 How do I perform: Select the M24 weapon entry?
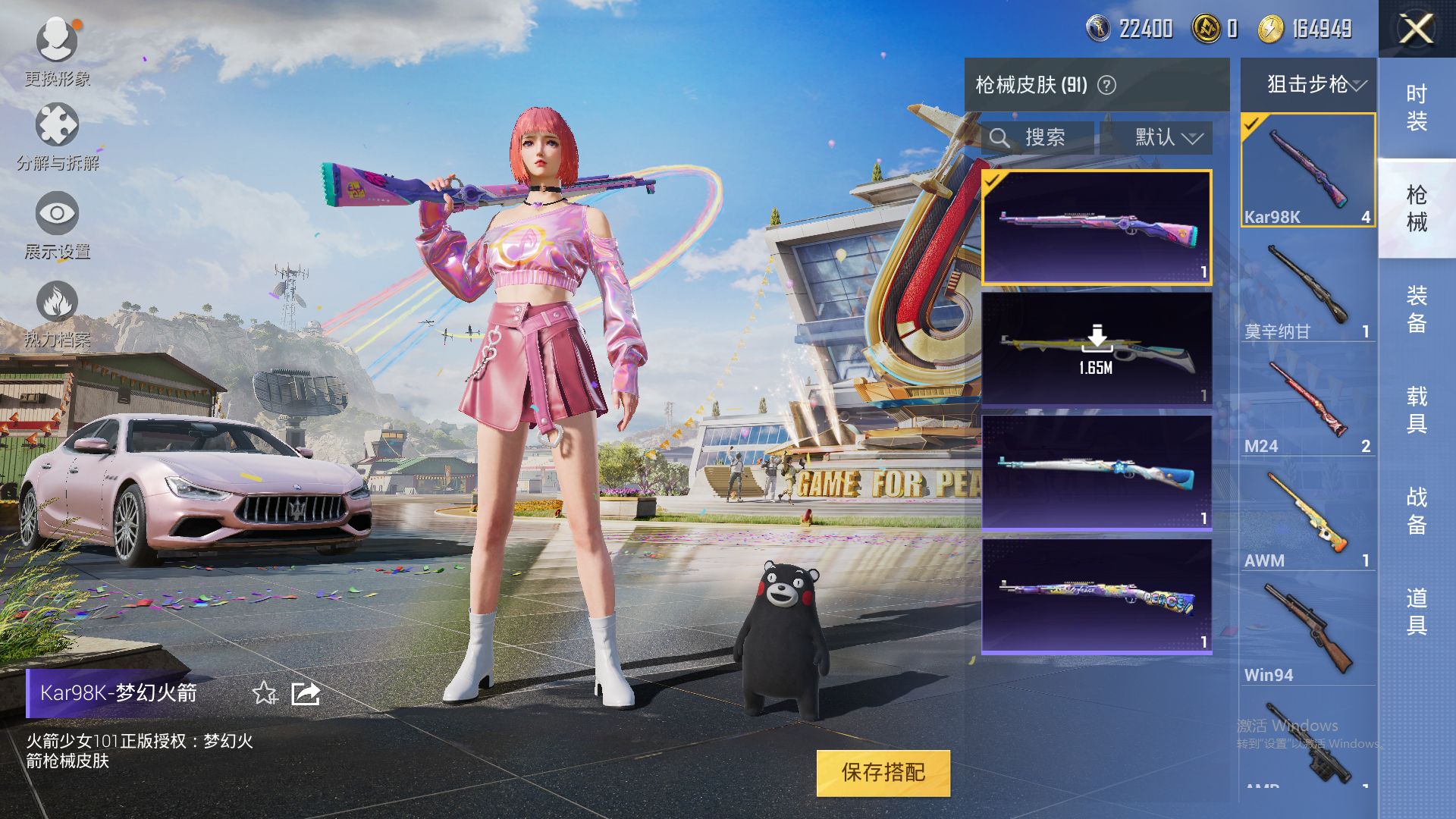(1308, 406)
